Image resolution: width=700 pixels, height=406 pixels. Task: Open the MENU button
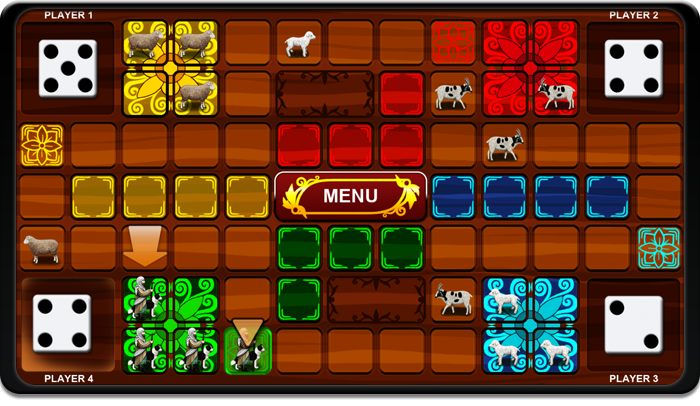[x=350, y=196]
